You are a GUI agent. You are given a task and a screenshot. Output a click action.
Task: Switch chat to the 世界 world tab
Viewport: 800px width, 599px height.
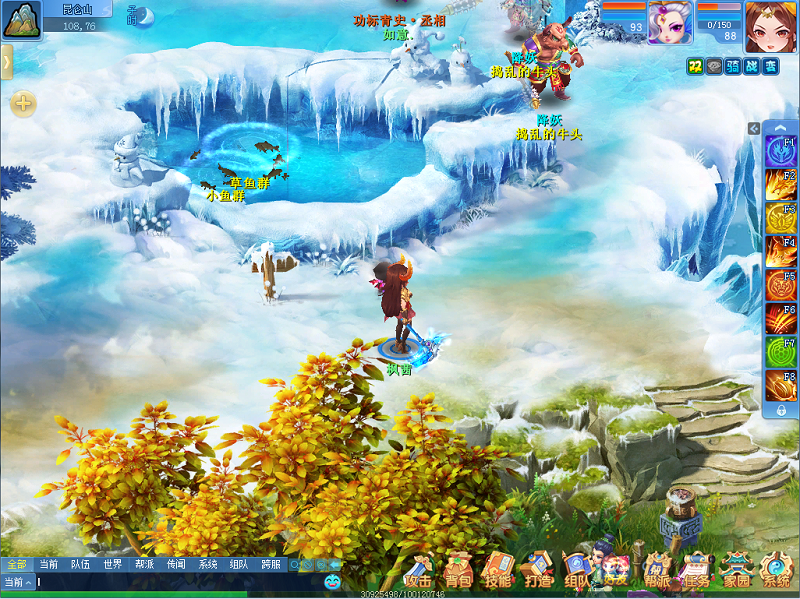pyautogui.click(x=113, y=564)
